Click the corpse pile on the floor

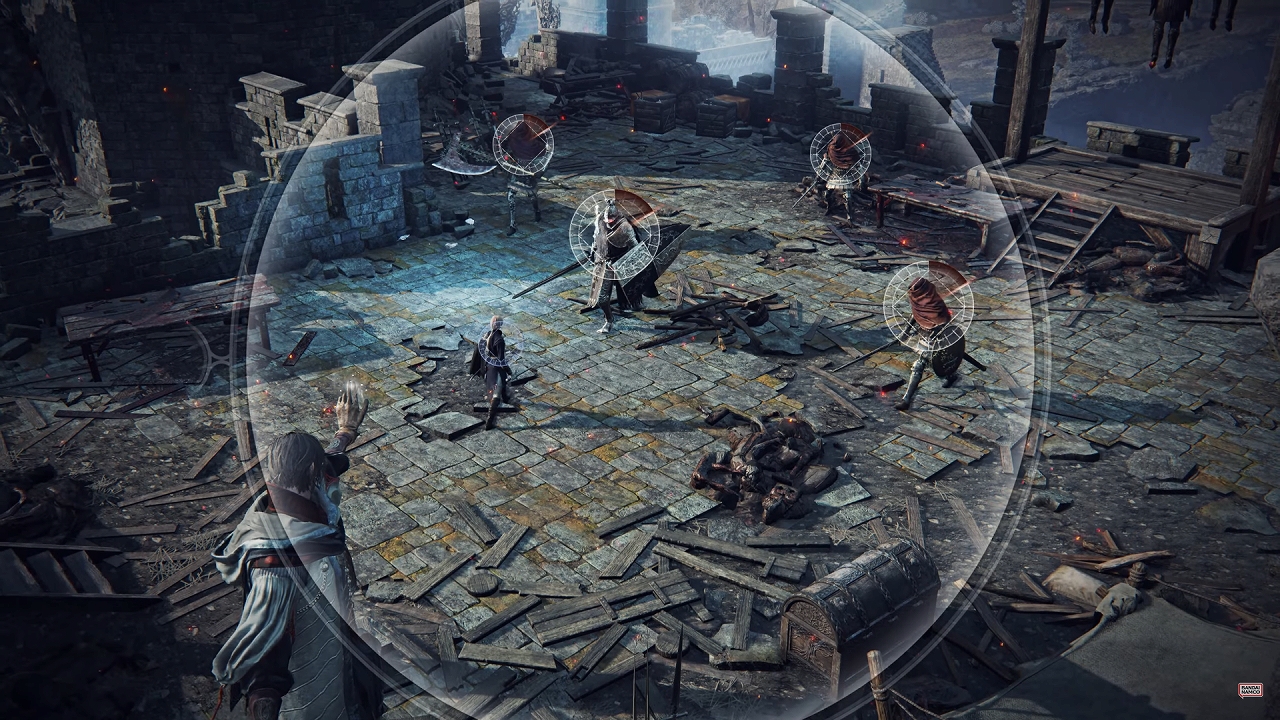coord(770,465)
